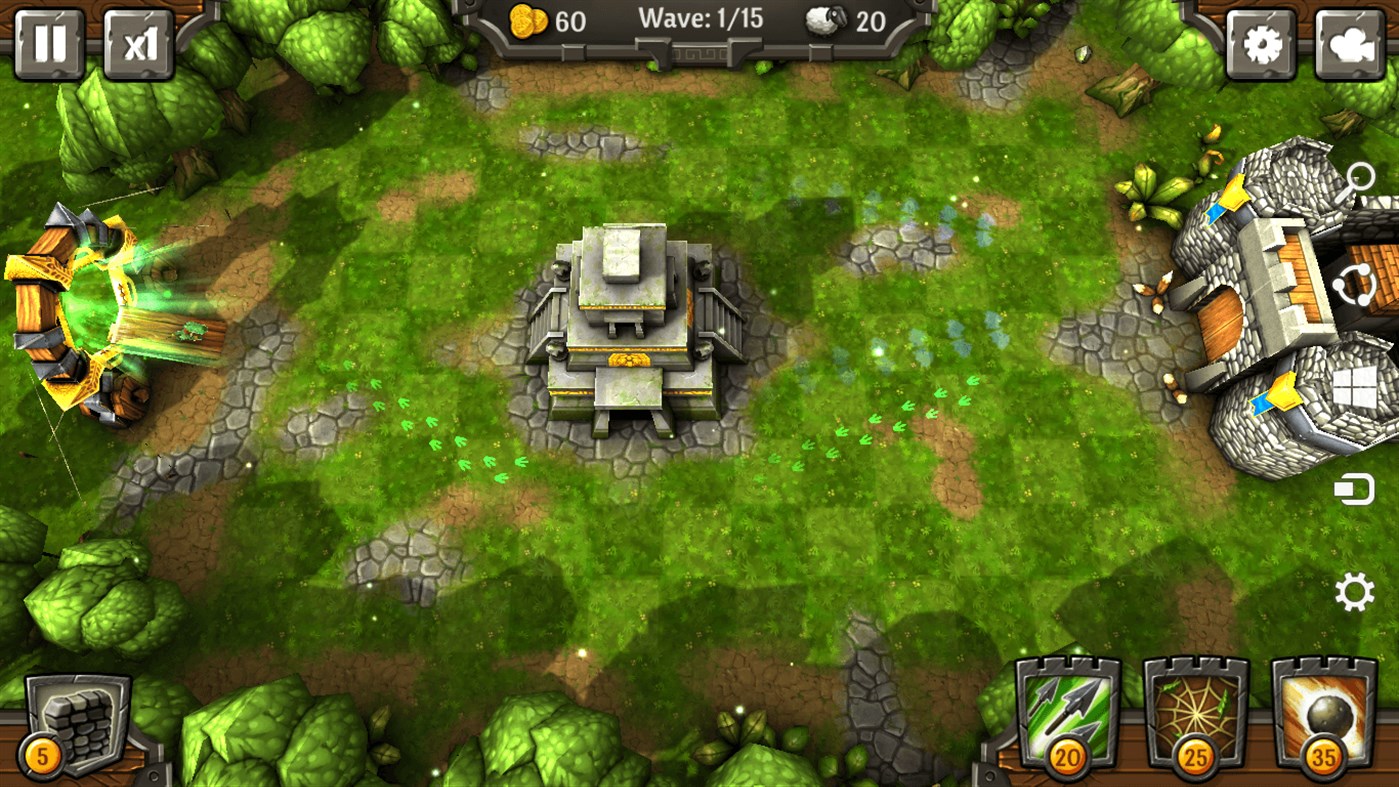Image resolution: width=1399 pixels, height=787 pixels.
Task: Open the settings gear next to the camera icon
Action: coord(1262,43)
